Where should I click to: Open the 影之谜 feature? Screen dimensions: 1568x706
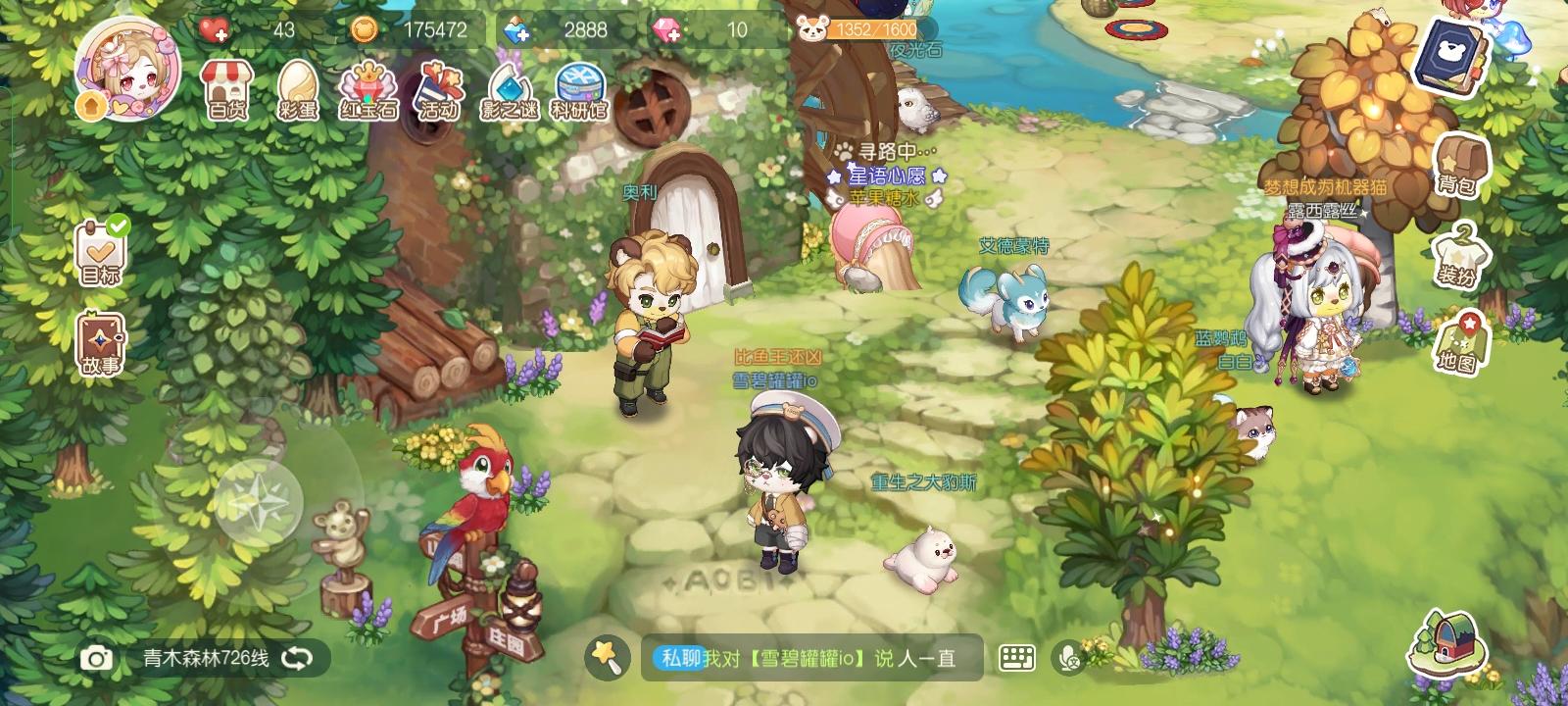[x=511, y=93]
